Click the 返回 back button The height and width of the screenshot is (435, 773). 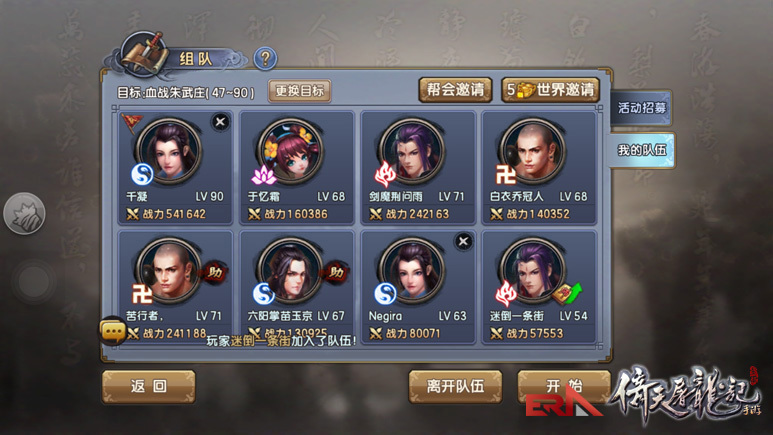click(148, 386)
